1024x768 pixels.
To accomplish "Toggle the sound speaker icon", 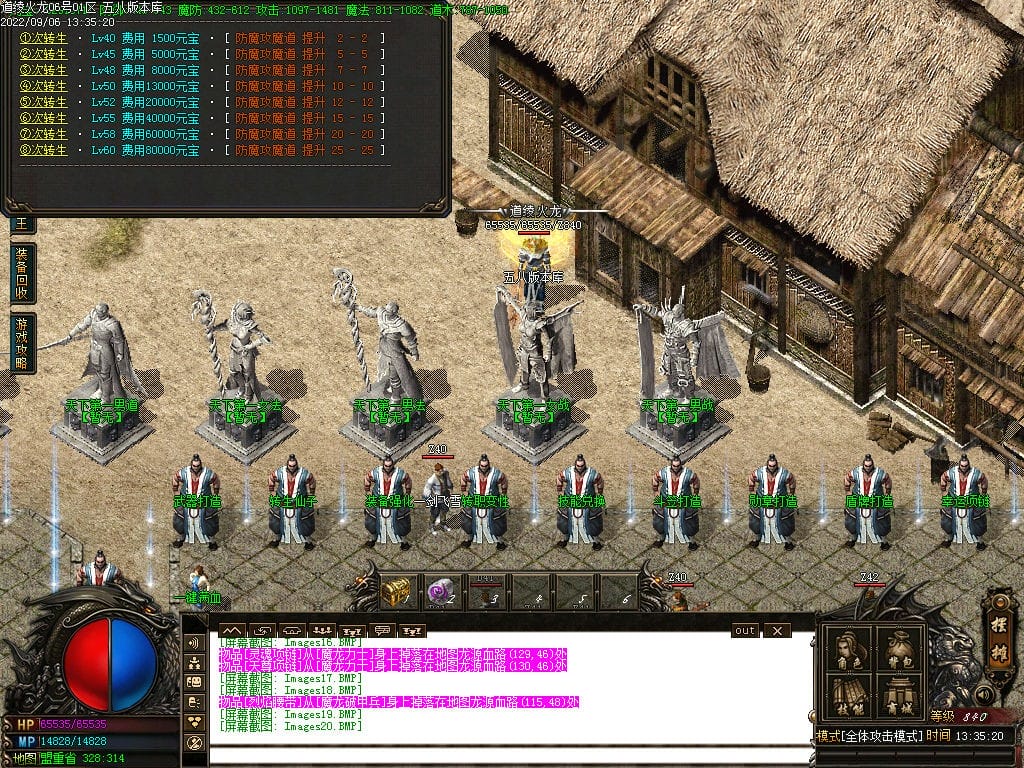I will [982, 693].
